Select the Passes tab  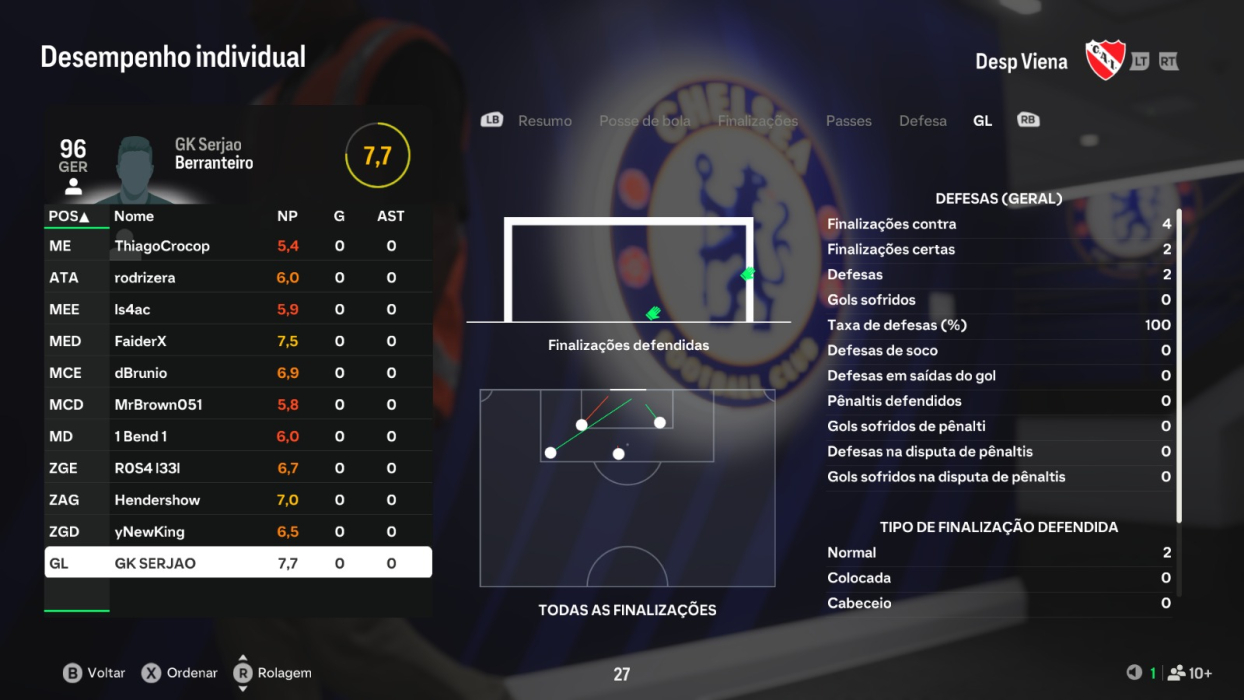848,121
